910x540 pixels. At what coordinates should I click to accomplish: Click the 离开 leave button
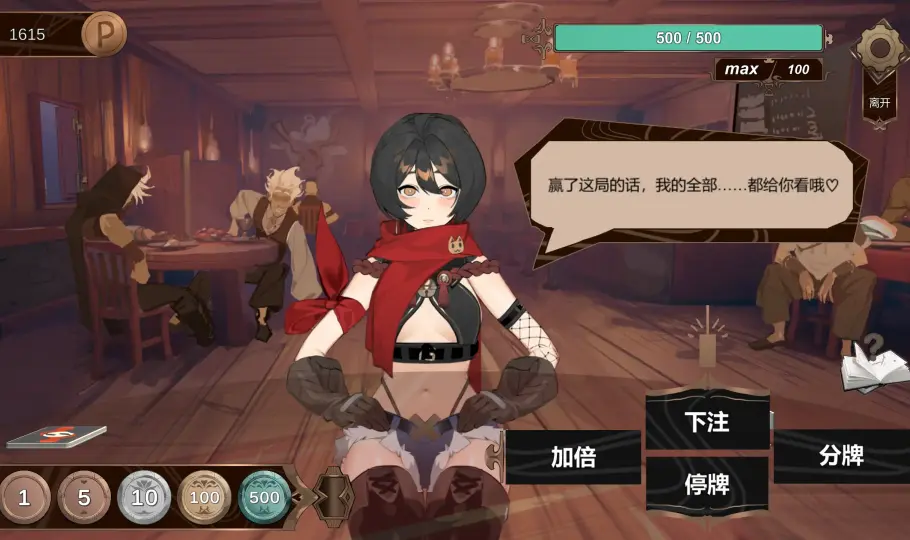[x=880, y=102]
